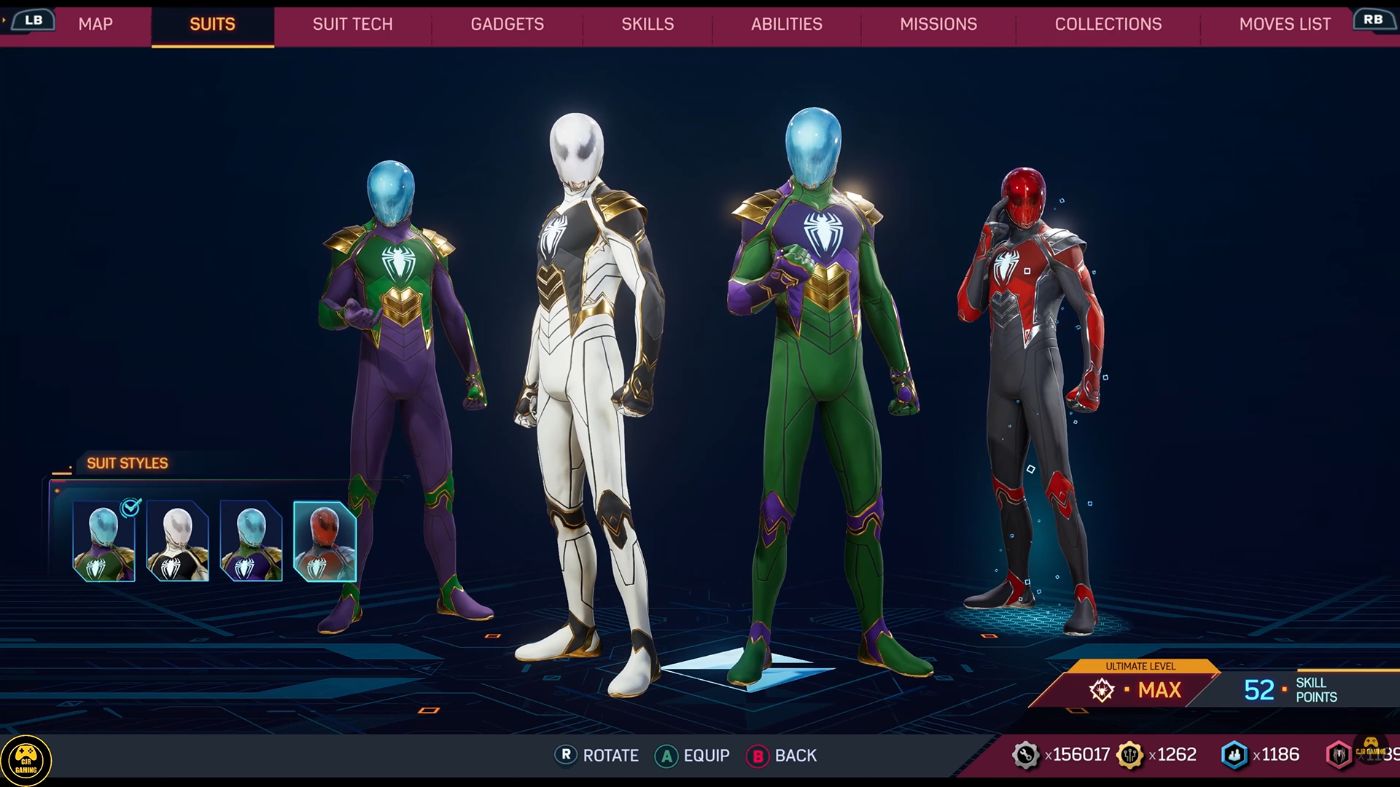Image resolution: width=1400 pixels, height=787 pixels.
Task: Pick the purple-chest blue-helmet suit style
Action: tap(251, 541)
